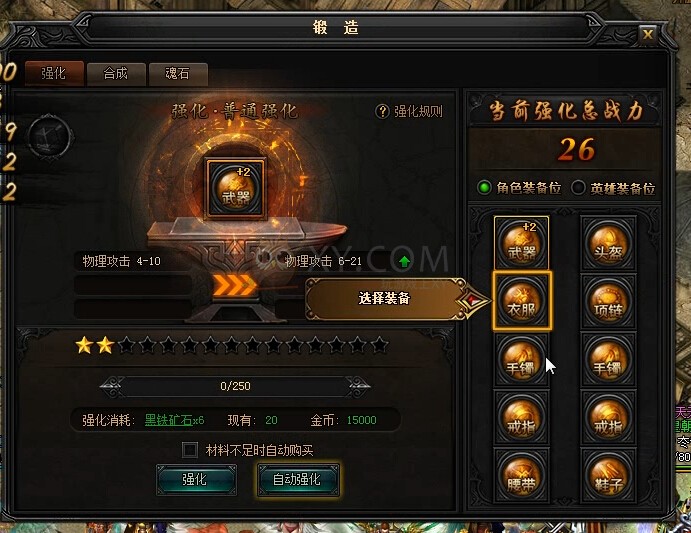Select the 头盔 equipment slot
Image resolution: width=691 pixels, height=533 pixels.
coord(609,243)
